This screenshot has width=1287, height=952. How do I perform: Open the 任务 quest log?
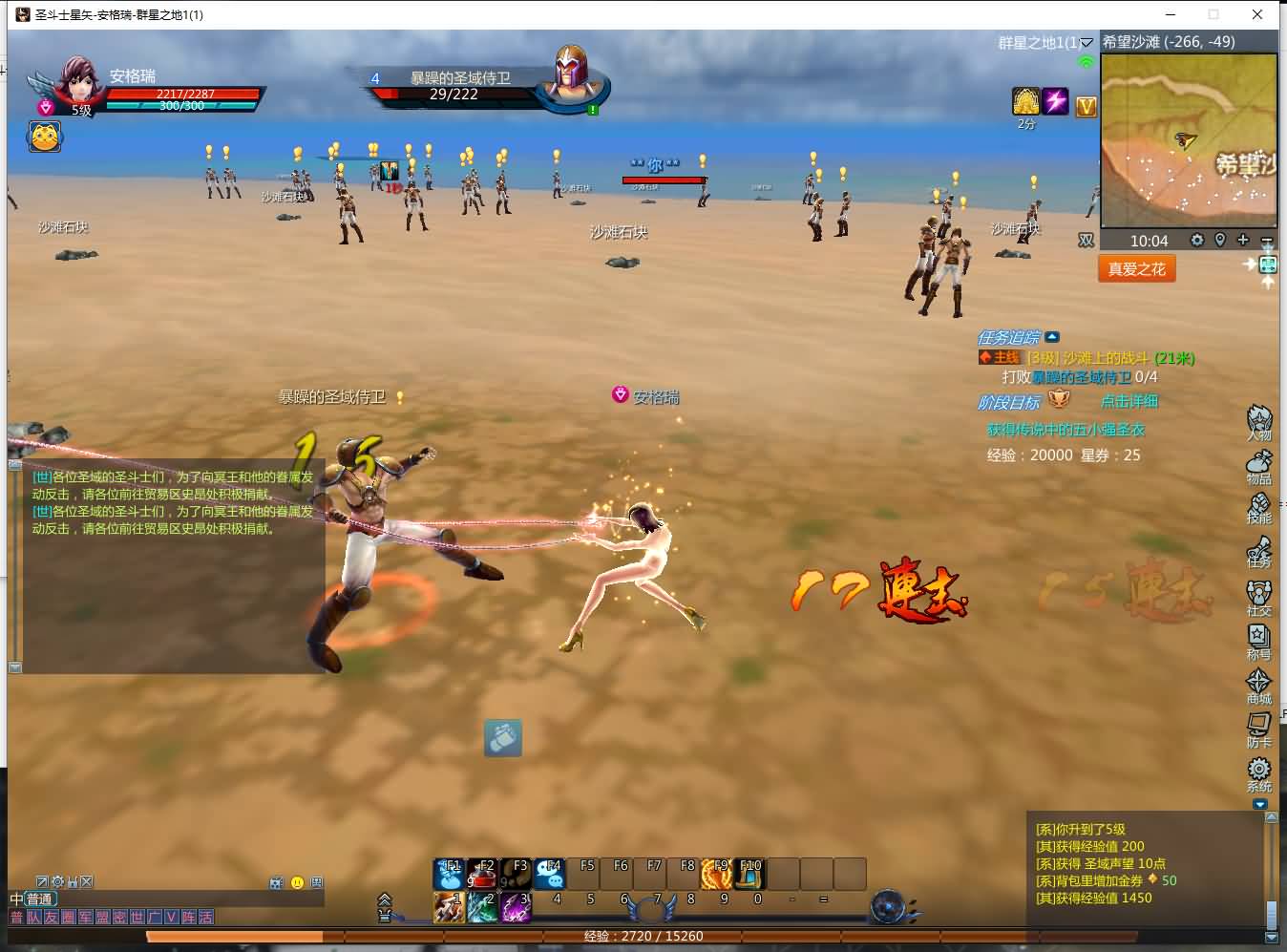coord(1258,552)
